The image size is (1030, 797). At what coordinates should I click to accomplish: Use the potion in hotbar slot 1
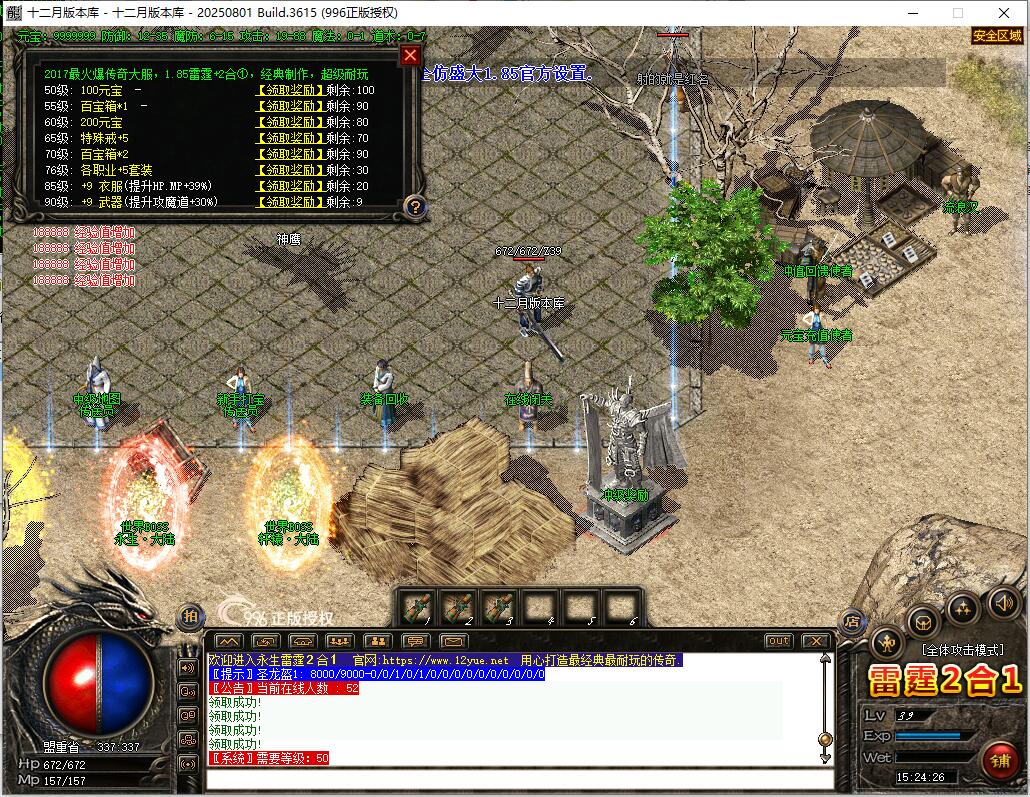click(417, 606)
